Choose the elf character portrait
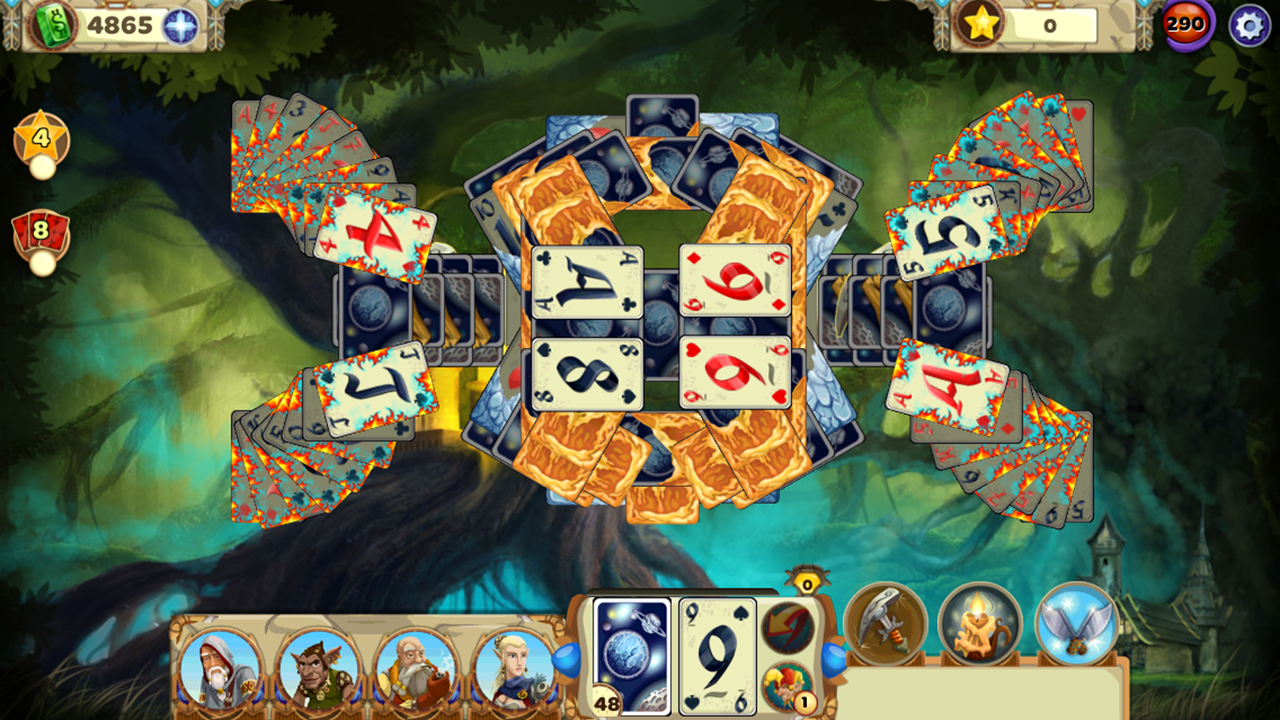 point(514,667)
